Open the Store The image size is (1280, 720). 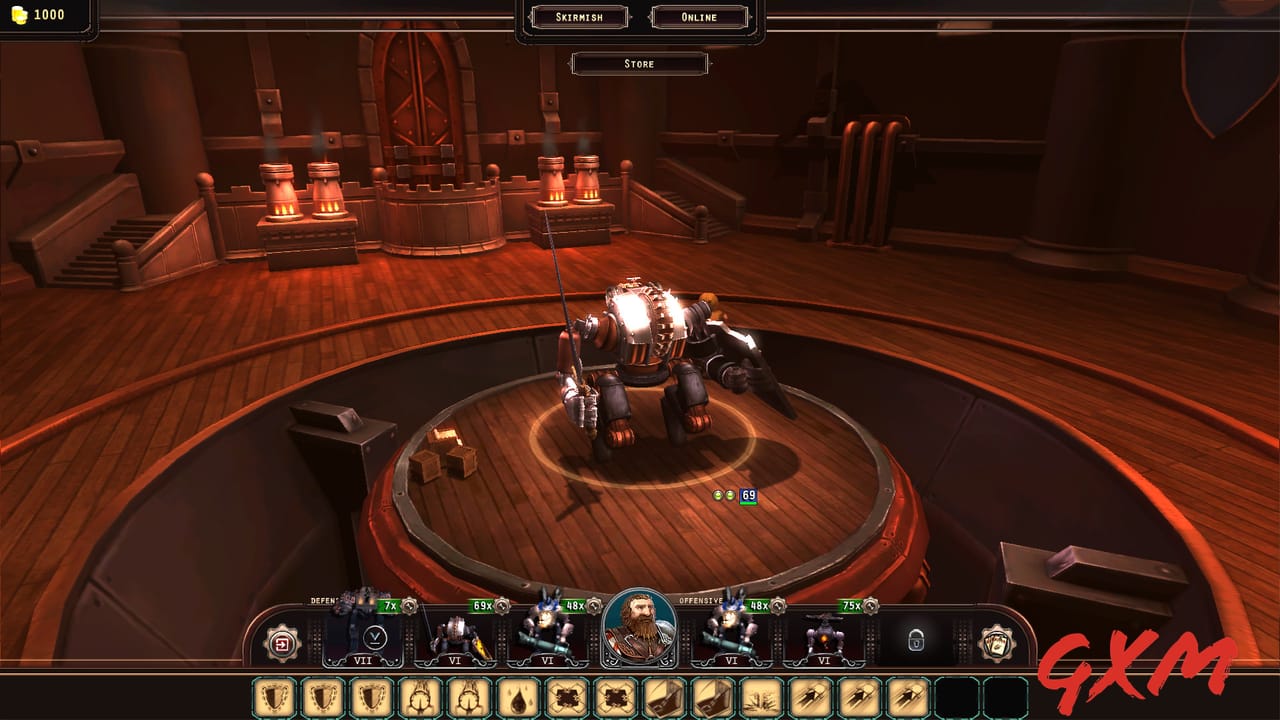point(639,63)
